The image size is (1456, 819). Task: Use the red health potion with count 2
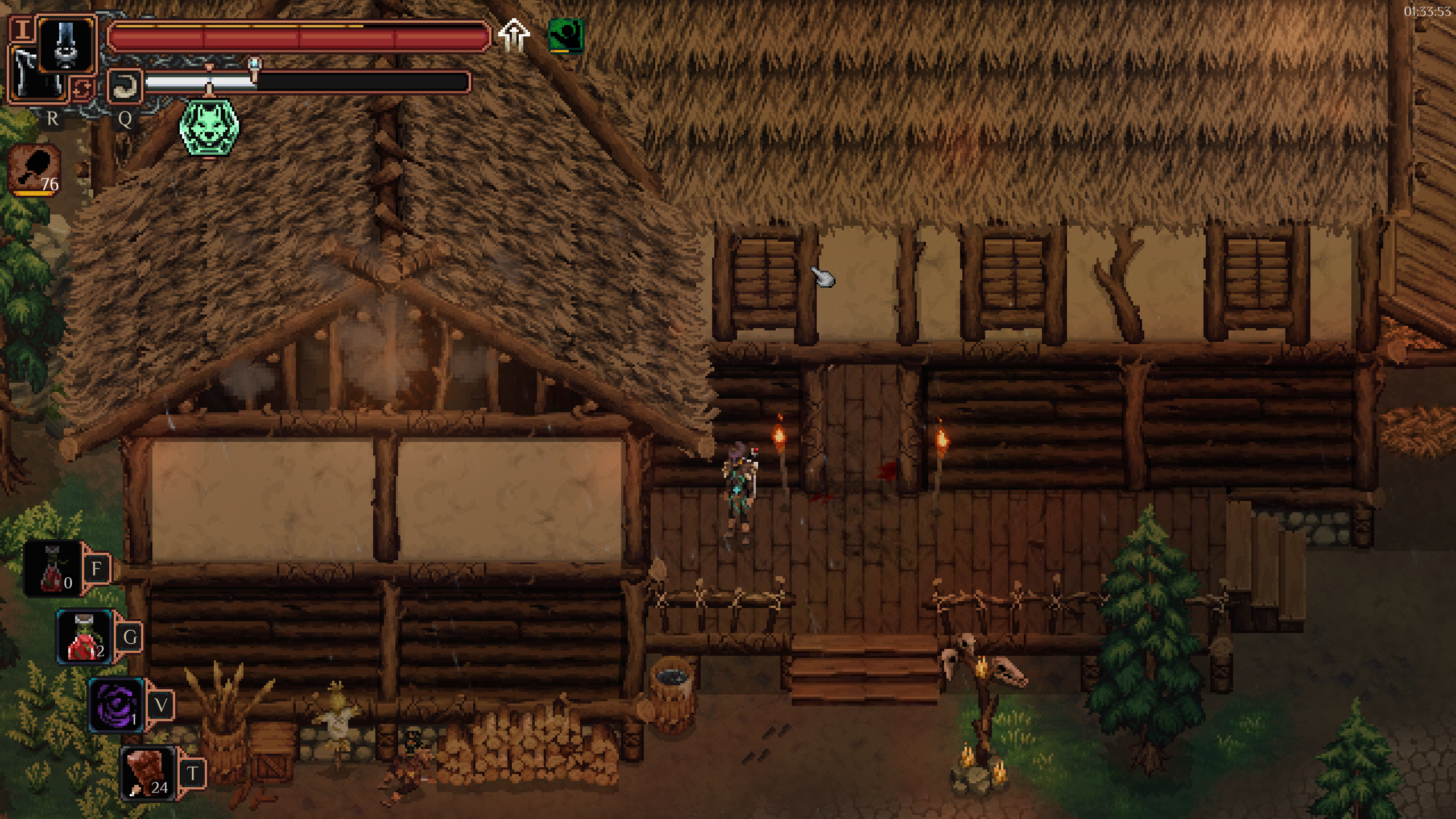pyautogui.click(x=85, y=637)
